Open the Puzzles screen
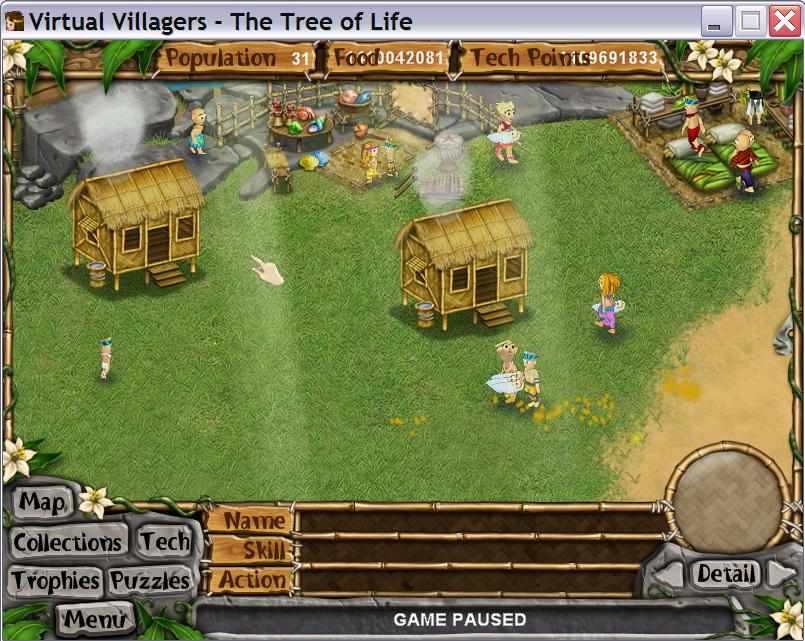Viewport: 805px width, 641px height. pos(150,580)
